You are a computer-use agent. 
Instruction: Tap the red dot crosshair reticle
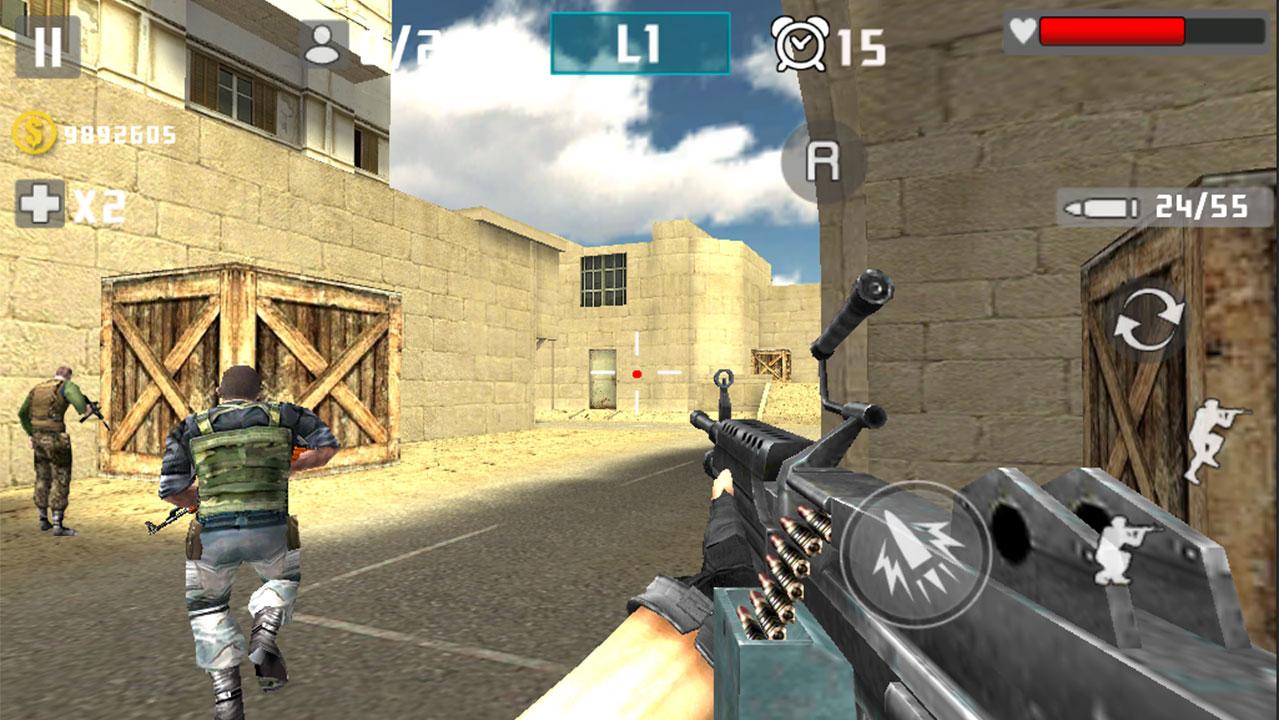tap(636, 375)
